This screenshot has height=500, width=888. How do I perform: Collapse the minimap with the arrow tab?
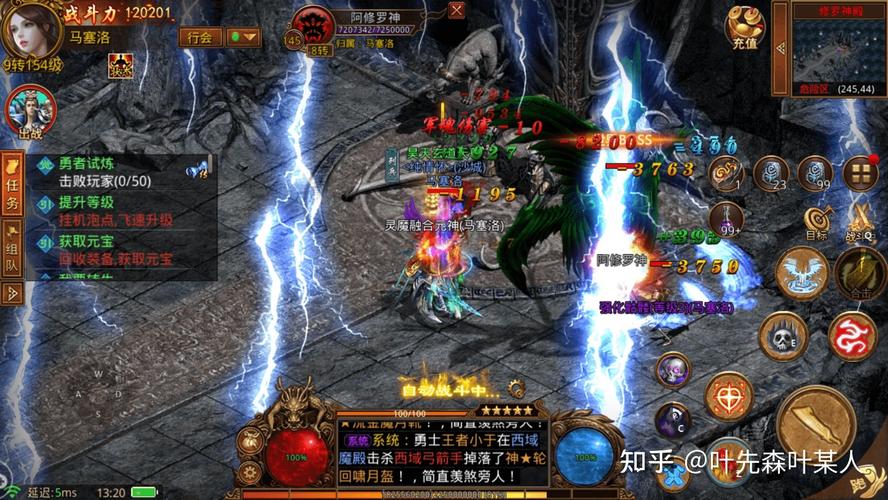click(782, 50)
